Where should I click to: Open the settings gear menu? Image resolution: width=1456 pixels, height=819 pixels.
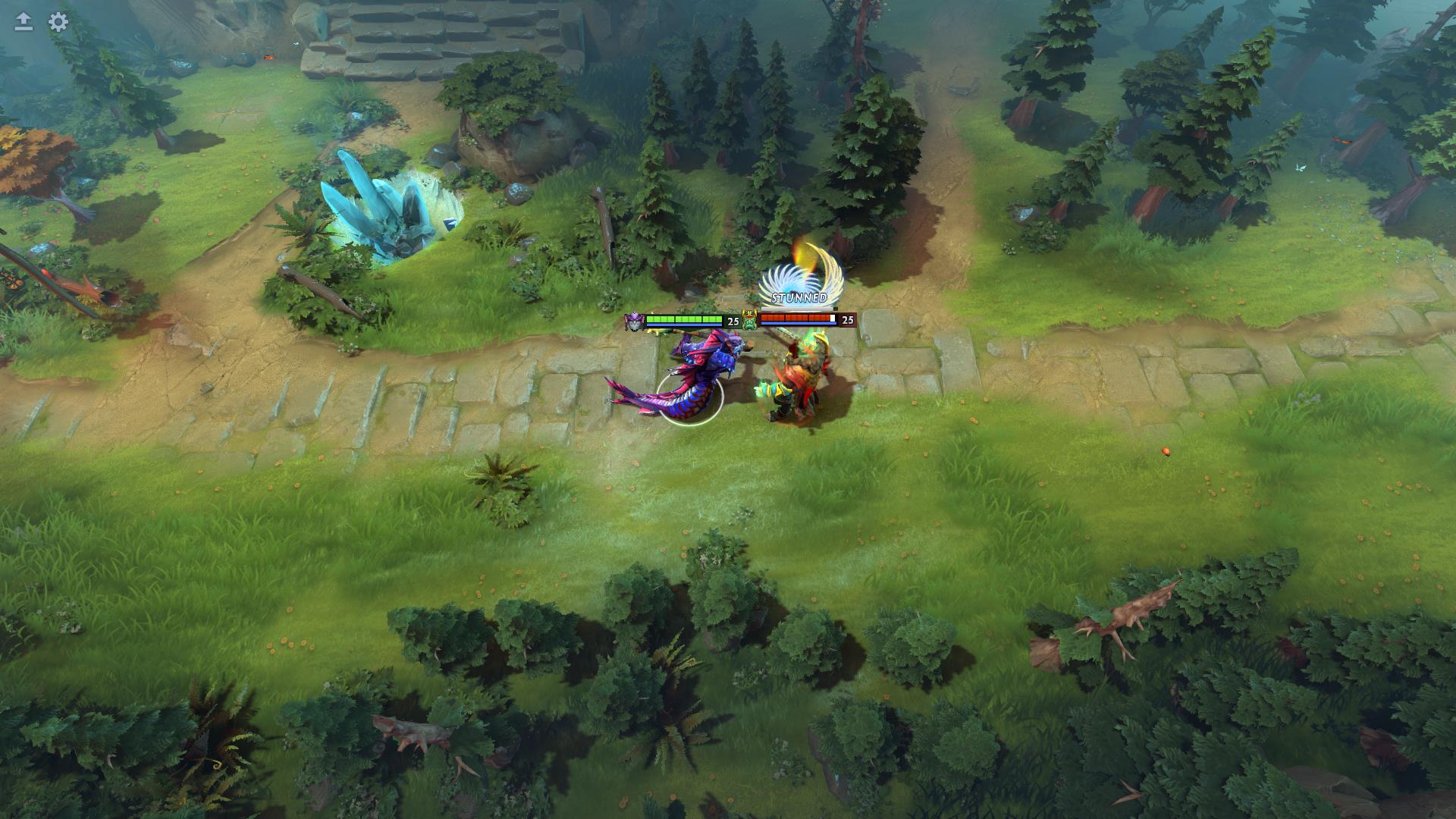(x=58, y=22)
